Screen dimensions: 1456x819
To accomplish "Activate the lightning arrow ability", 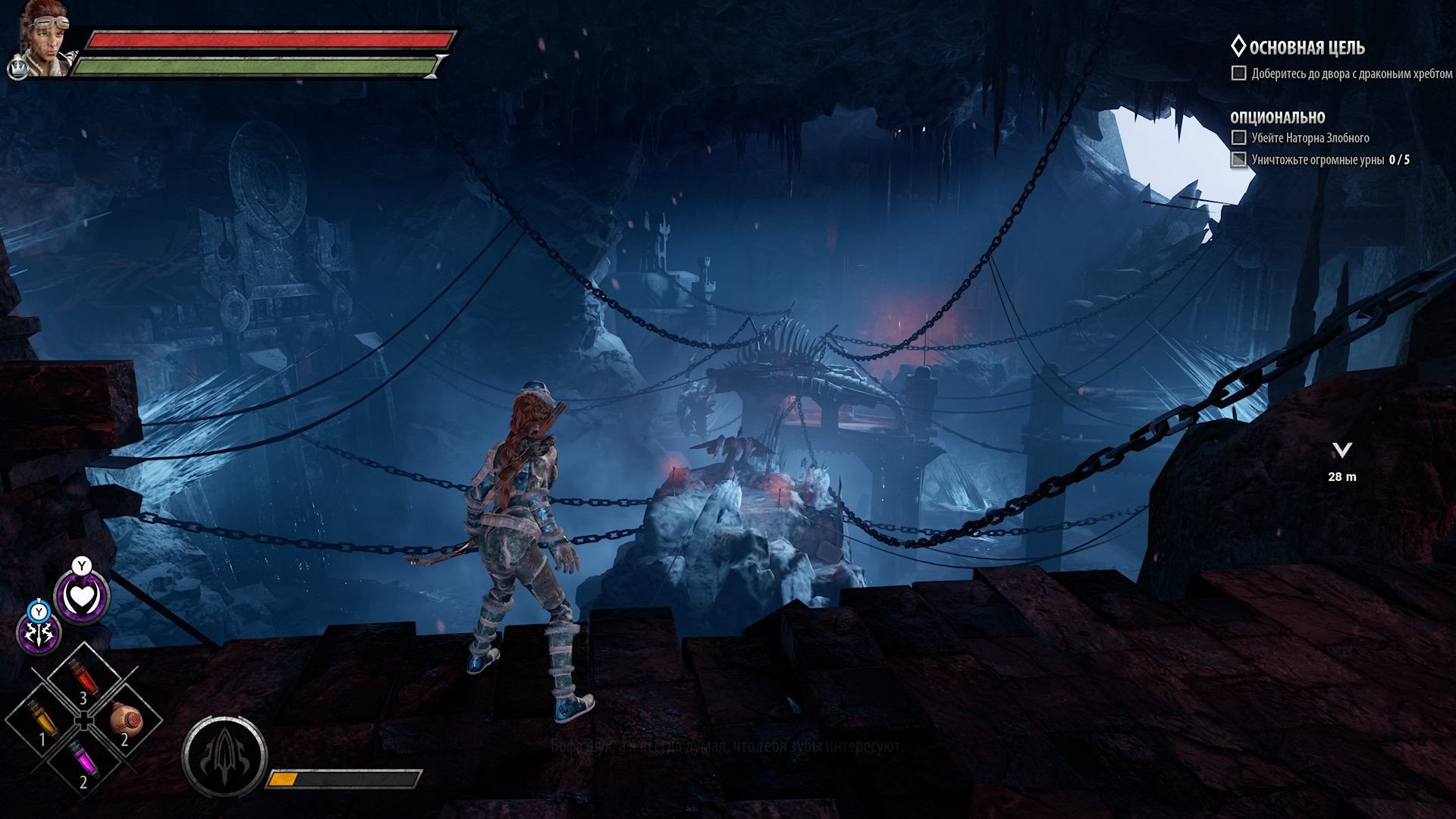I will coord(39,632).
